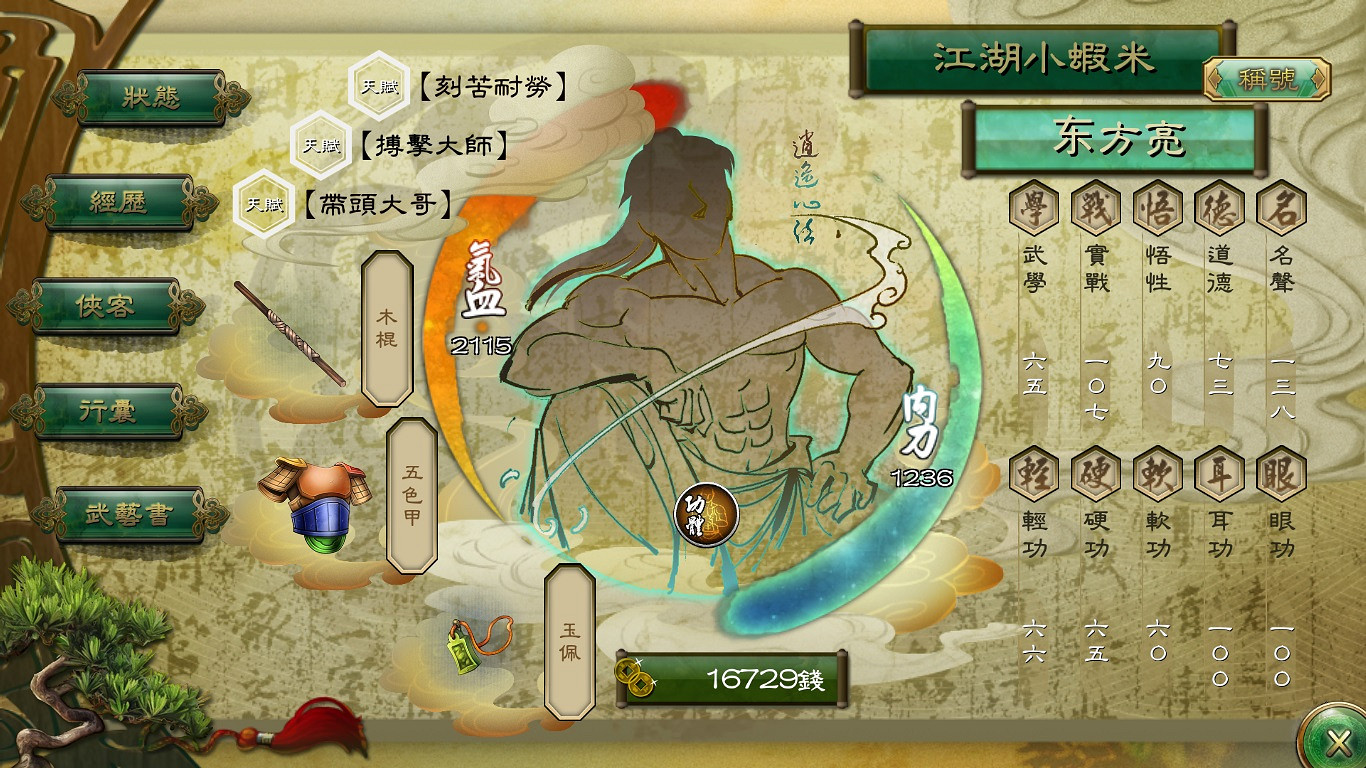Click the 悟性 hexagon icon
1366x768 pixels.
pyautogui.click(x=1156, y=207)
